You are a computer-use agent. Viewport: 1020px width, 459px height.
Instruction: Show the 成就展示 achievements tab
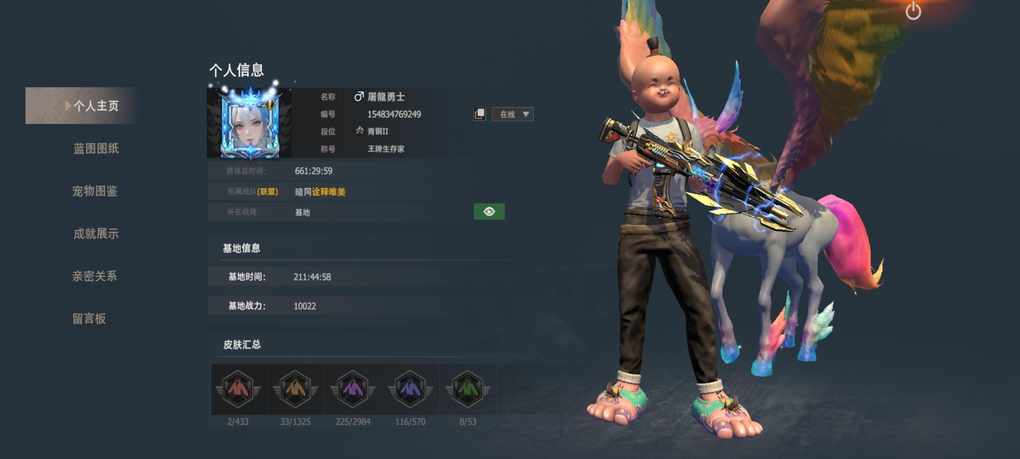(x=96, y=233)
